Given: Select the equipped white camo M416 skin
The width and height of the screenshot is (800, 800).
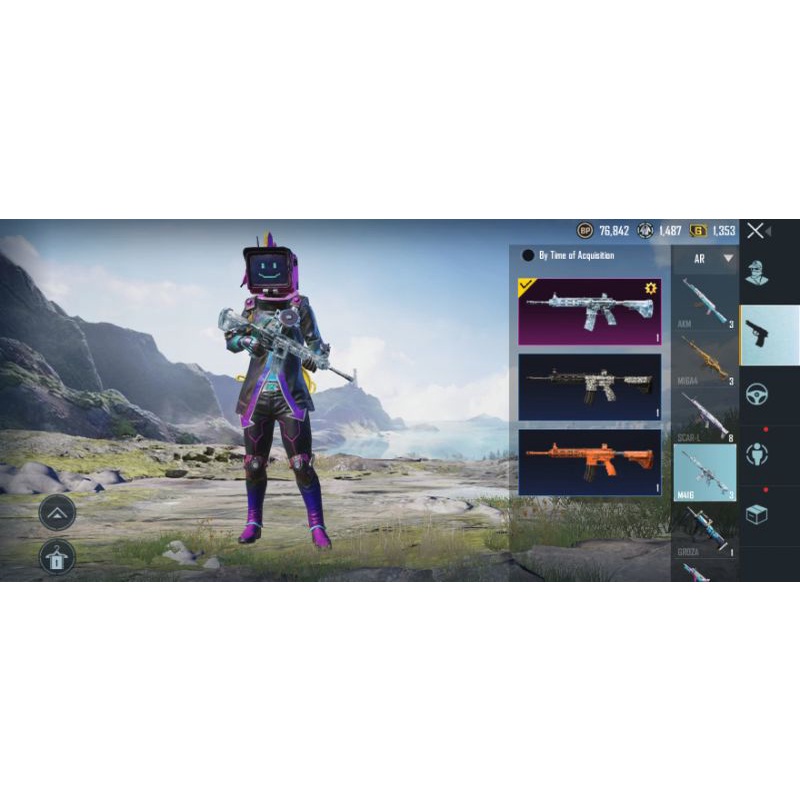Looking at the screenshot, I should [x=589, y=311].
